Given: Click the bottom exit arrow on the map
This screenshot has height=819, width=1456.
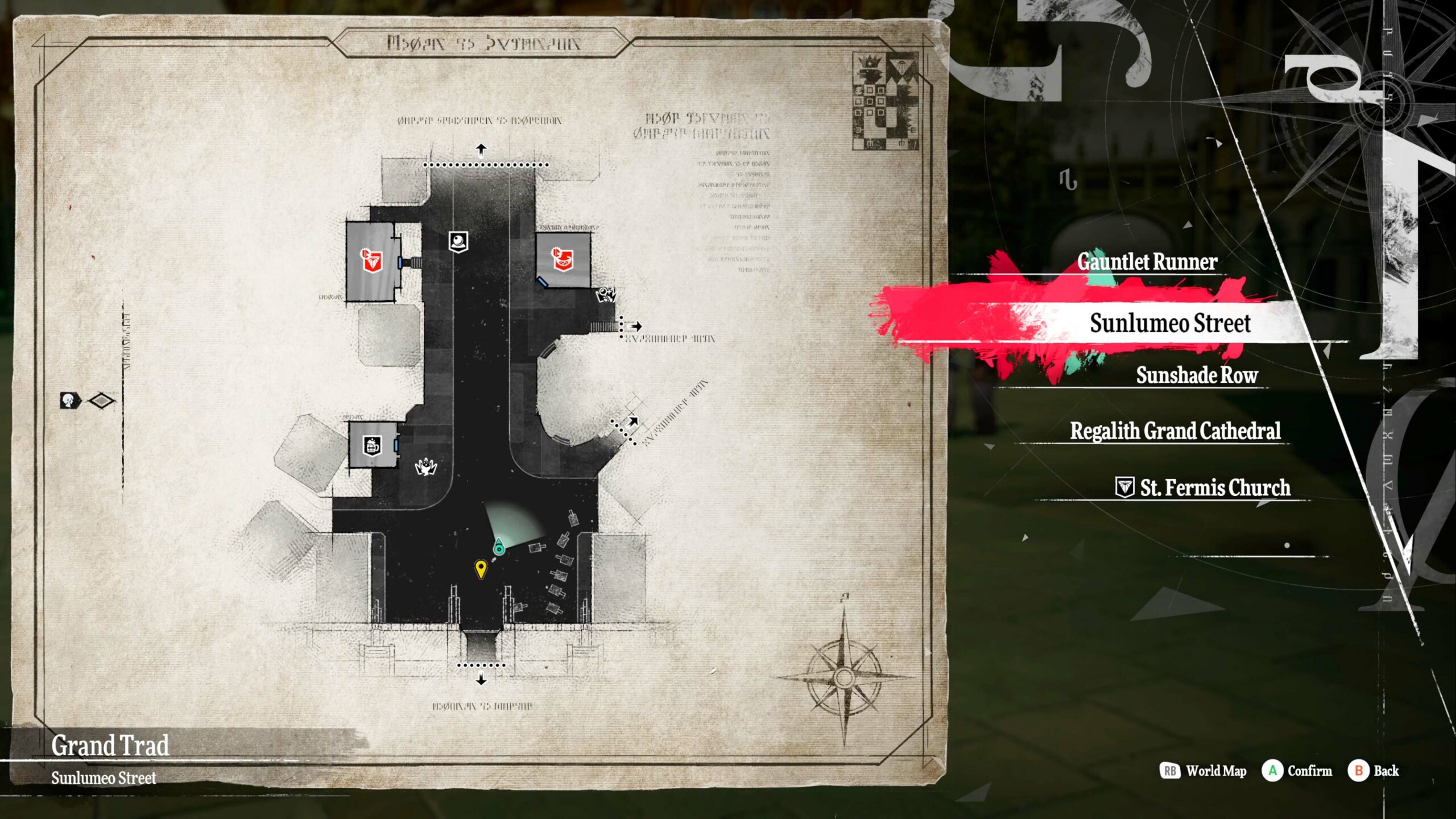Looking at the screenshot, I should tap(481, 679).
